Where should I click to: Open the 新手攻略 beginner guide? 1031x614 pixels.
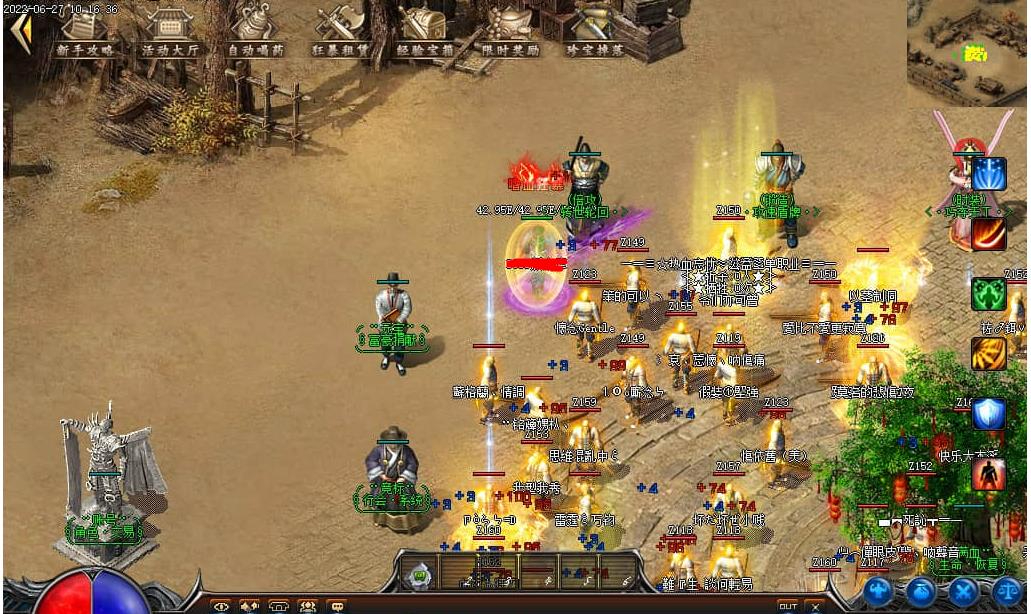(88, 30)
